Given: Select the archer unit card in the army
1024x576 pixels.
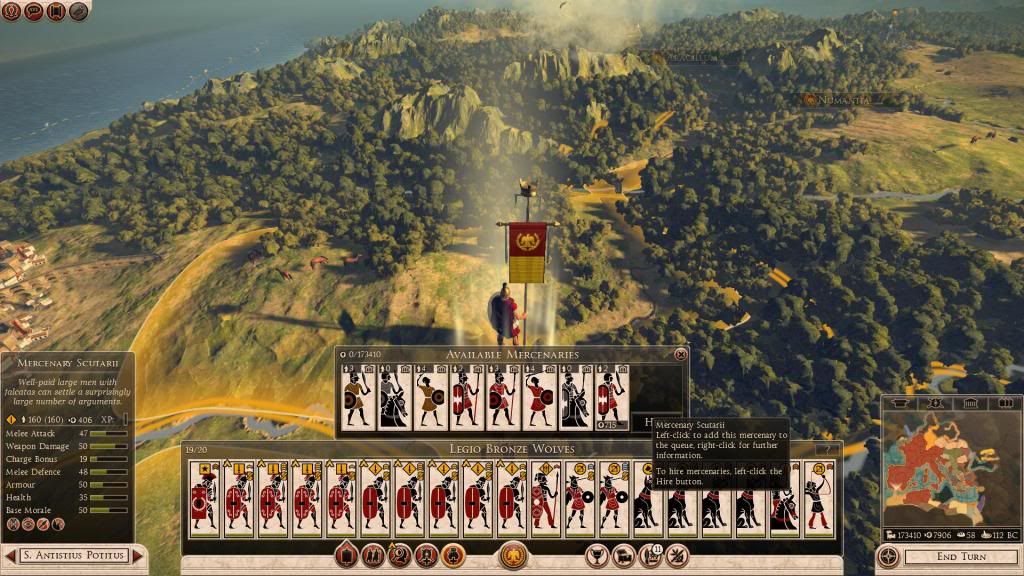Looking at the screenshot, I should point(819,498).
